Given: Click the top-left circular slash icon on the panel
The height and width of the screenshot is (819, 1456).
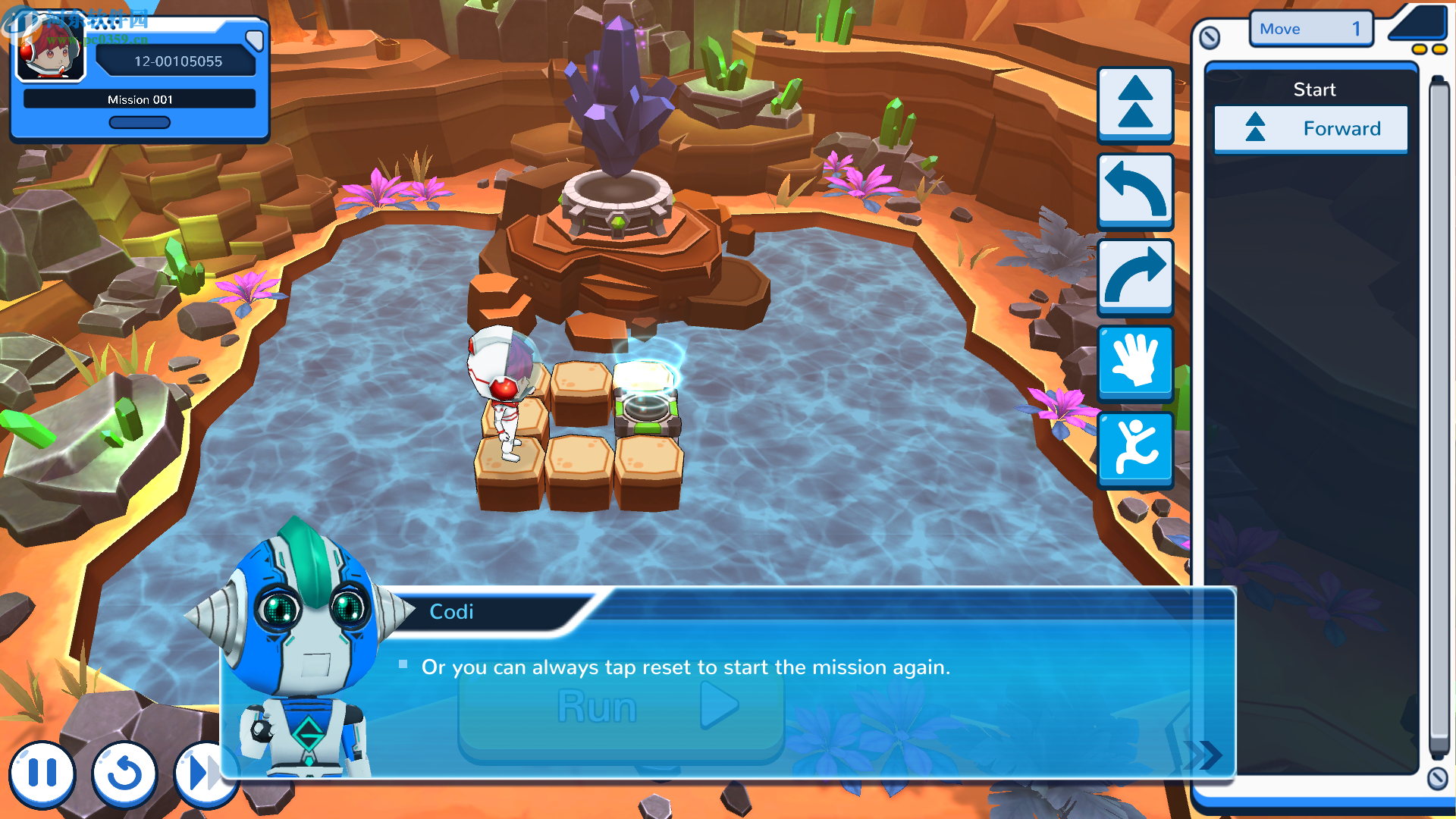Looking at the screenshot, I should (x=1210, y=37).
